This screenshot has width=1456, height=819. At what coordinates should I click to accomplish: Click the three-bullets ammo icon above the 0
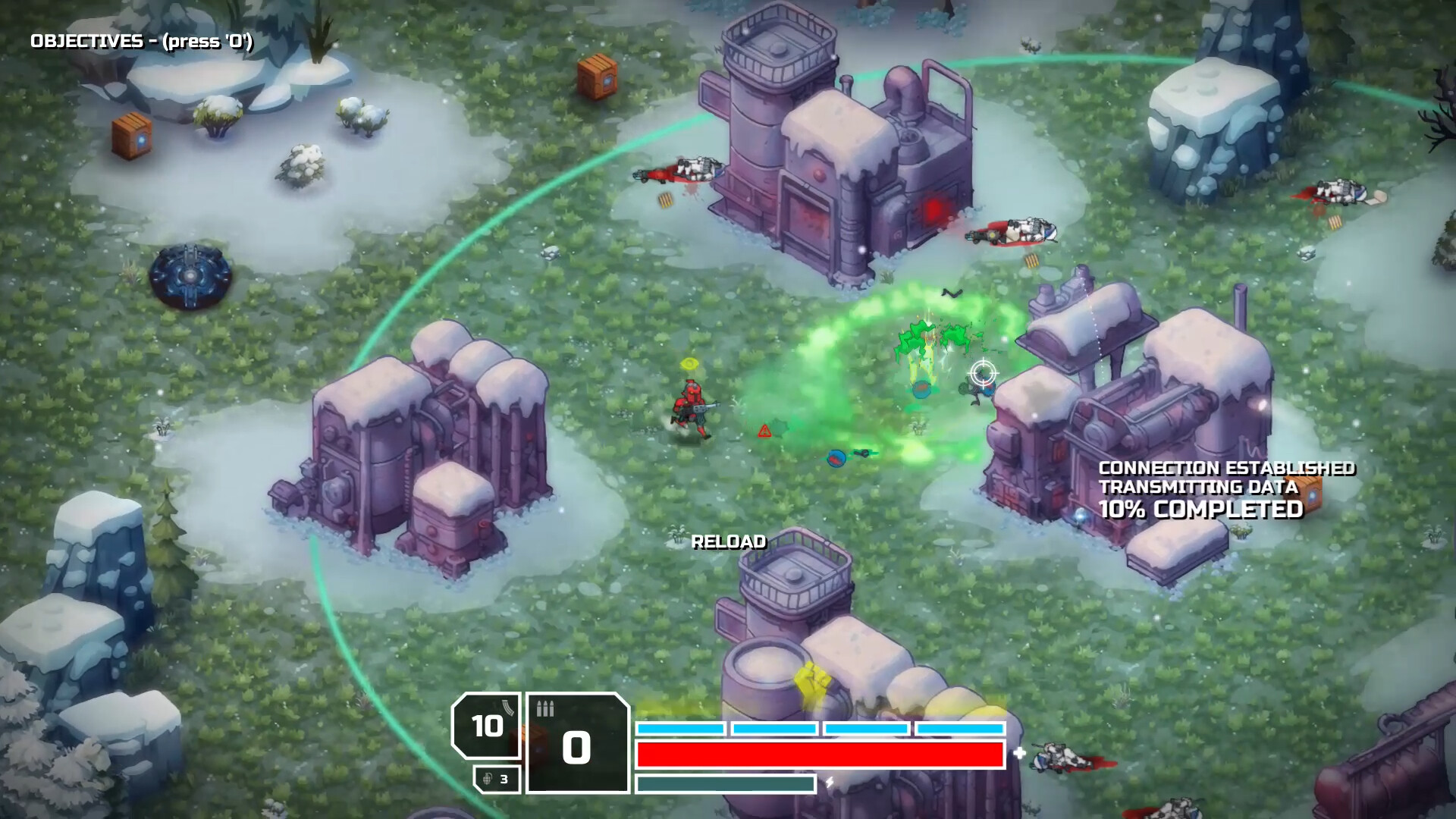[x=545, y=709]
